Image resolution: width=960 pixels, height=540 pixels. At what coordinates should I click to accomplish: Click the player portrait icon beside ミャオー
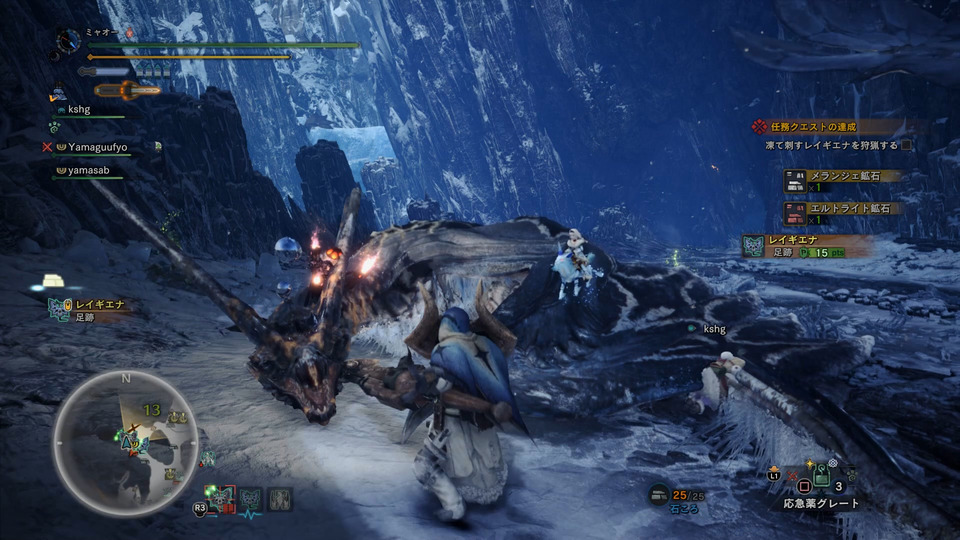coord(68,41)
